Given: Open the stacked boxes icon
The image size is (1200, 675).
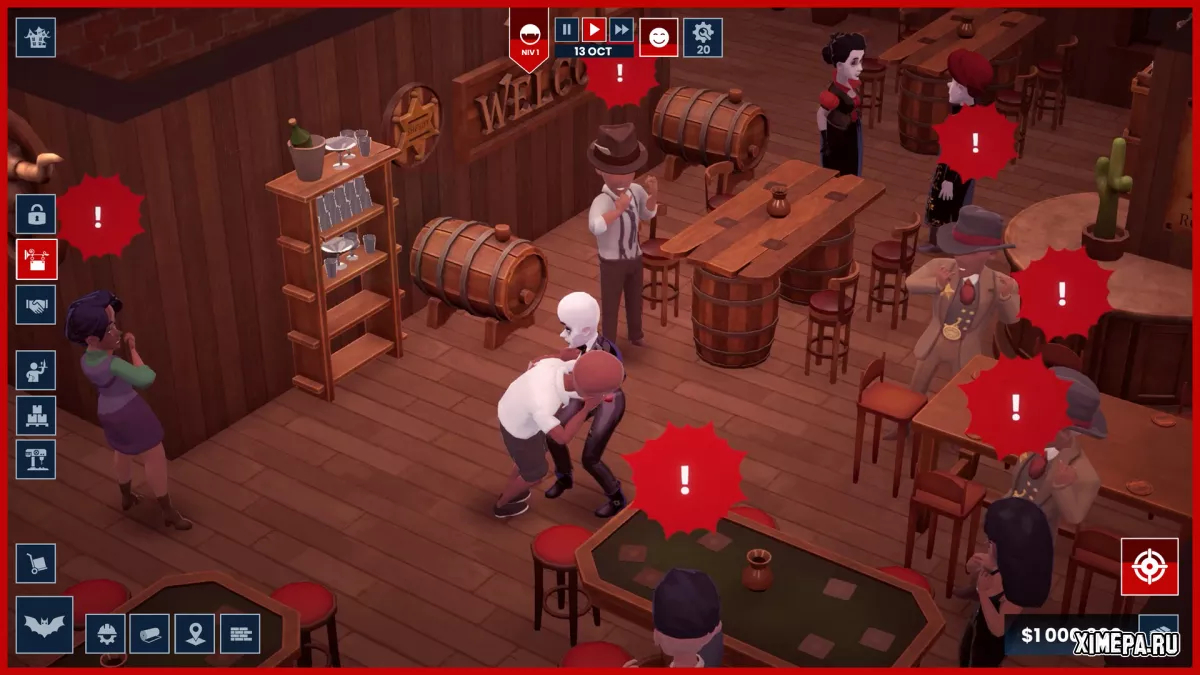Looking at the screenshot, I should [x=36, y=415].
